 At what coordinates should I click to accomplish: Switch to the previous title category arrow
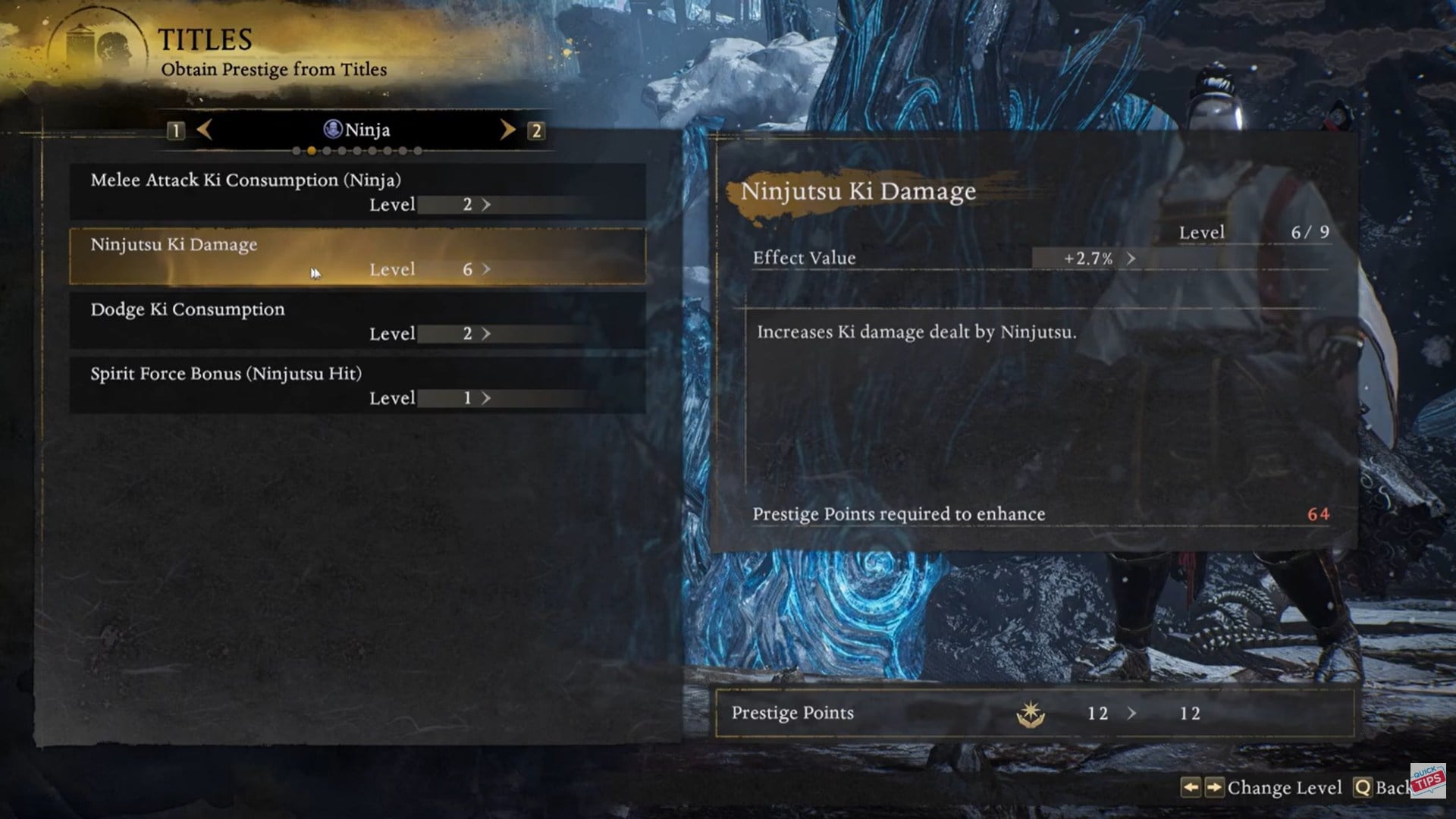[204, 130]
